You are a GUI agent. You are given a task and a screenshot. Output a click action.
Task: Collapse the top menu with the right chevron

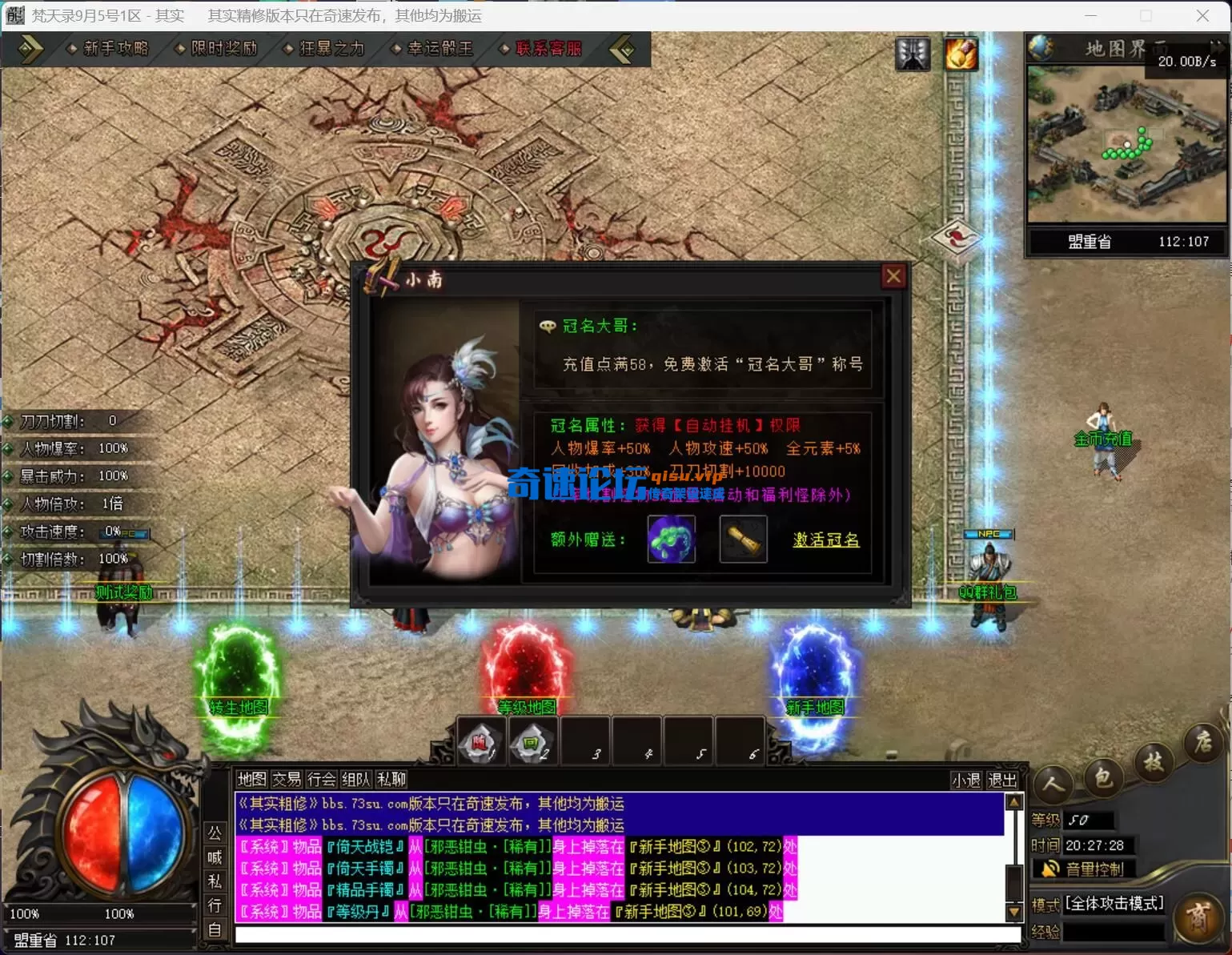[x=624, y=49]
